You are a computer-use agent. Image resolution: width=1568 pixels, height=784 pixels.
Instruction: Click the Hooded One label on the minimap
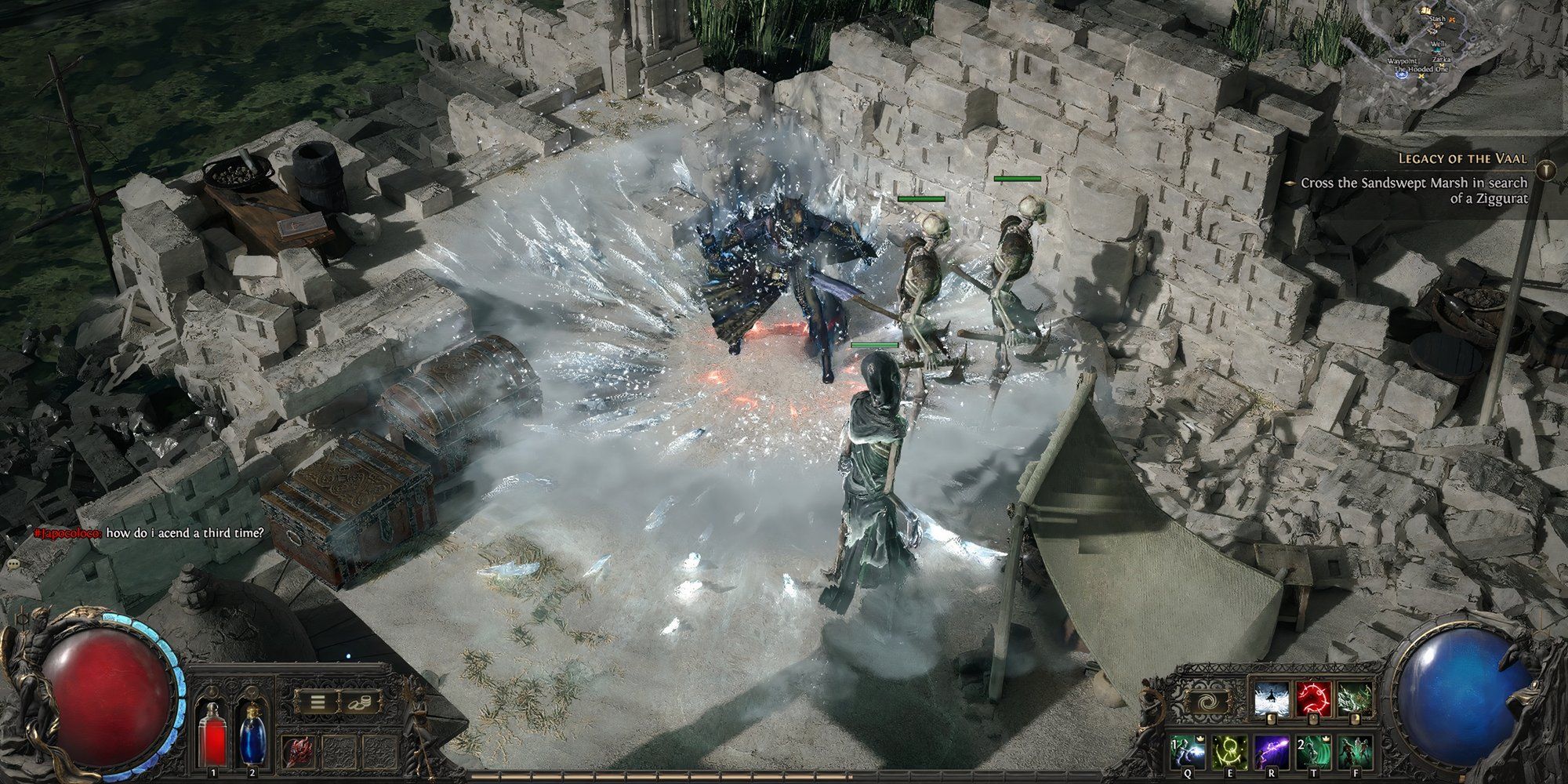coord(1421,69)
